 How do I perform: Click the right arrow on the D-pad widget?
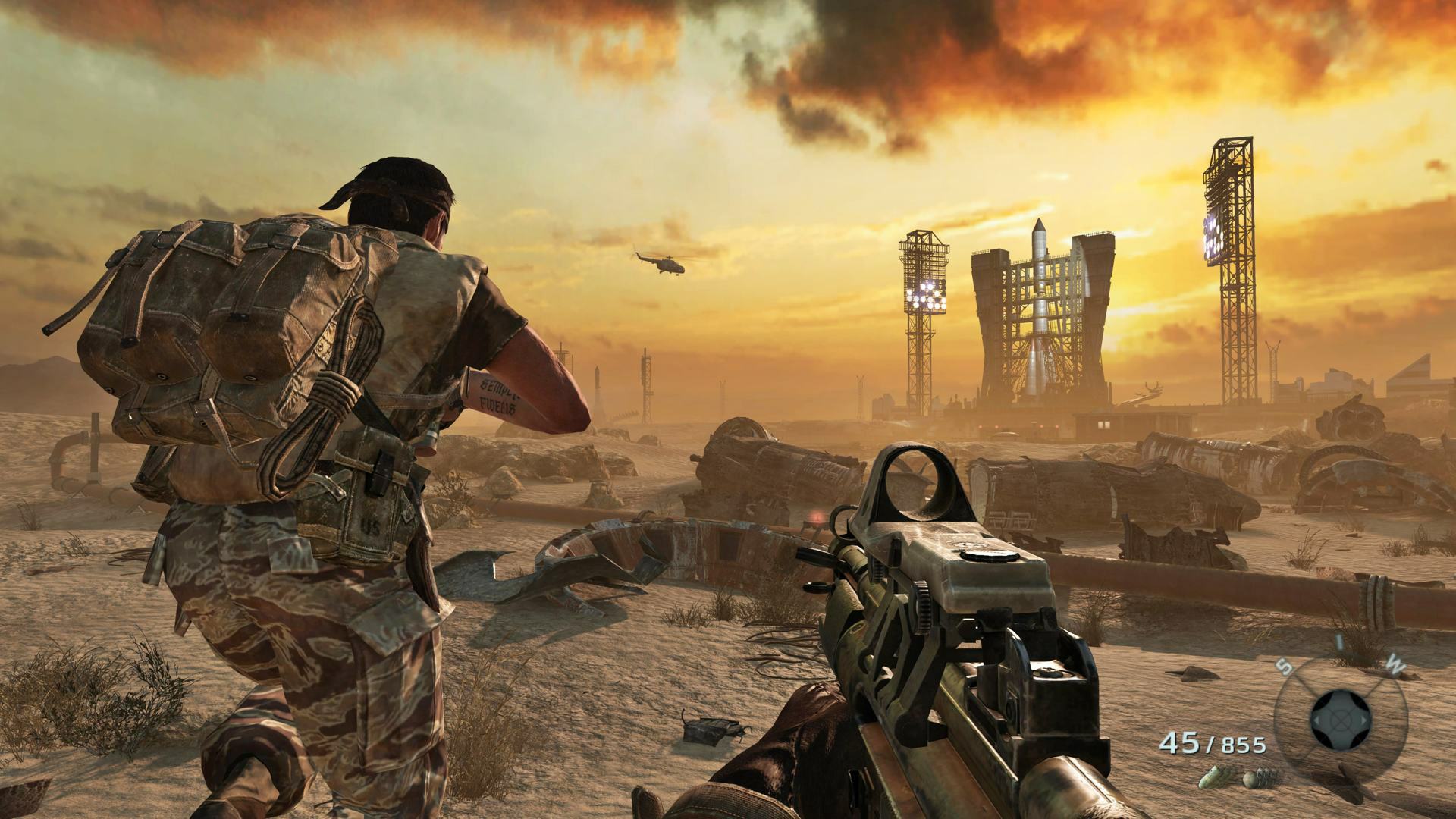(x=1363, y=720)
